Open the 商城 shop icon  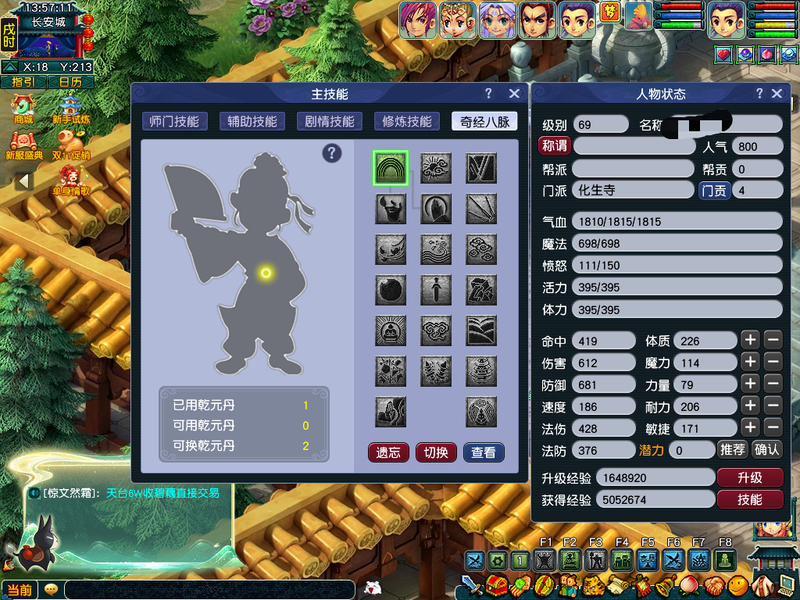pyautogui.click(x=22, y=108)
